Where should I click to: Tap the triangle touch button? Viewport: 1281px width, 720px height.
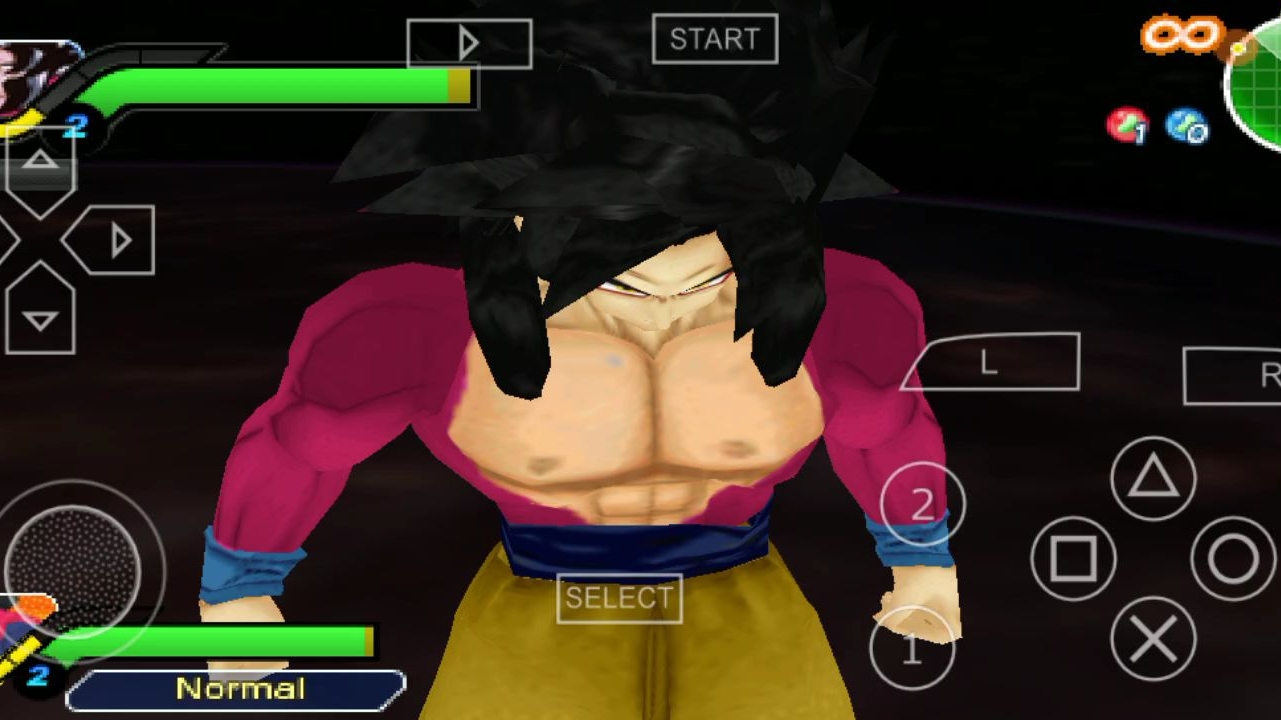[1153, 479]
